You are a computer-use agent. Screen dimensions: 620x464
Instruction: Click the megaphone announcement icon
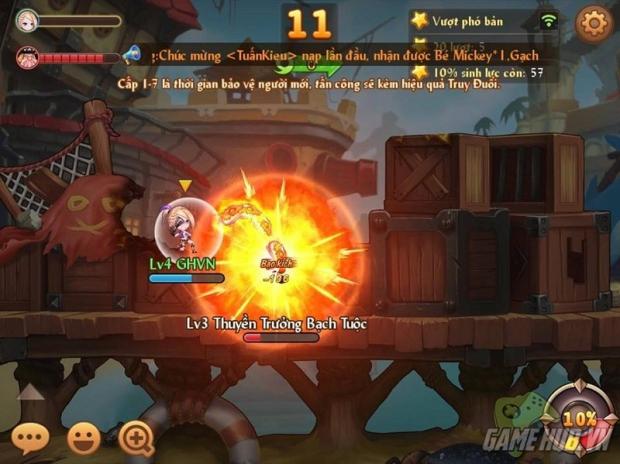pos(131,54)
